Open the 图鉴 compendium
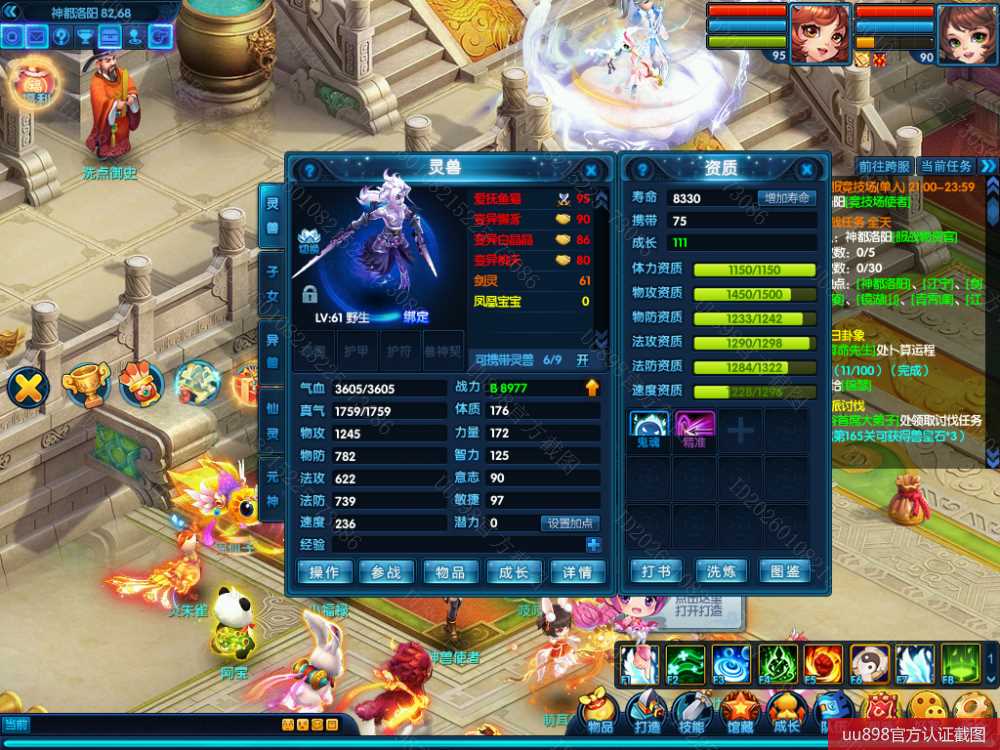1000x750 pixels. [x=786, y=572]
